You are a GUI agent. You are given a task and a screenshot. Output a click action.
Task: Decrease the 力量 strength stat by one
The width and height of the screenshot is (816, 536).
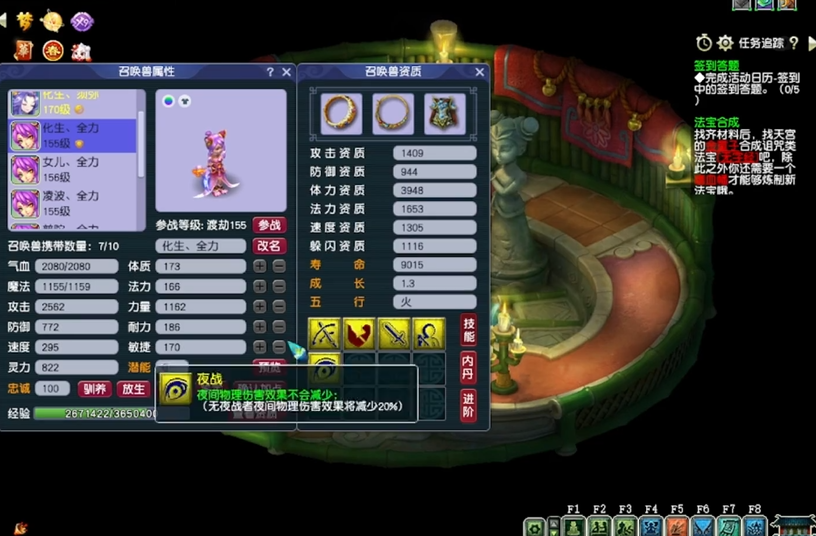[279, 307]
